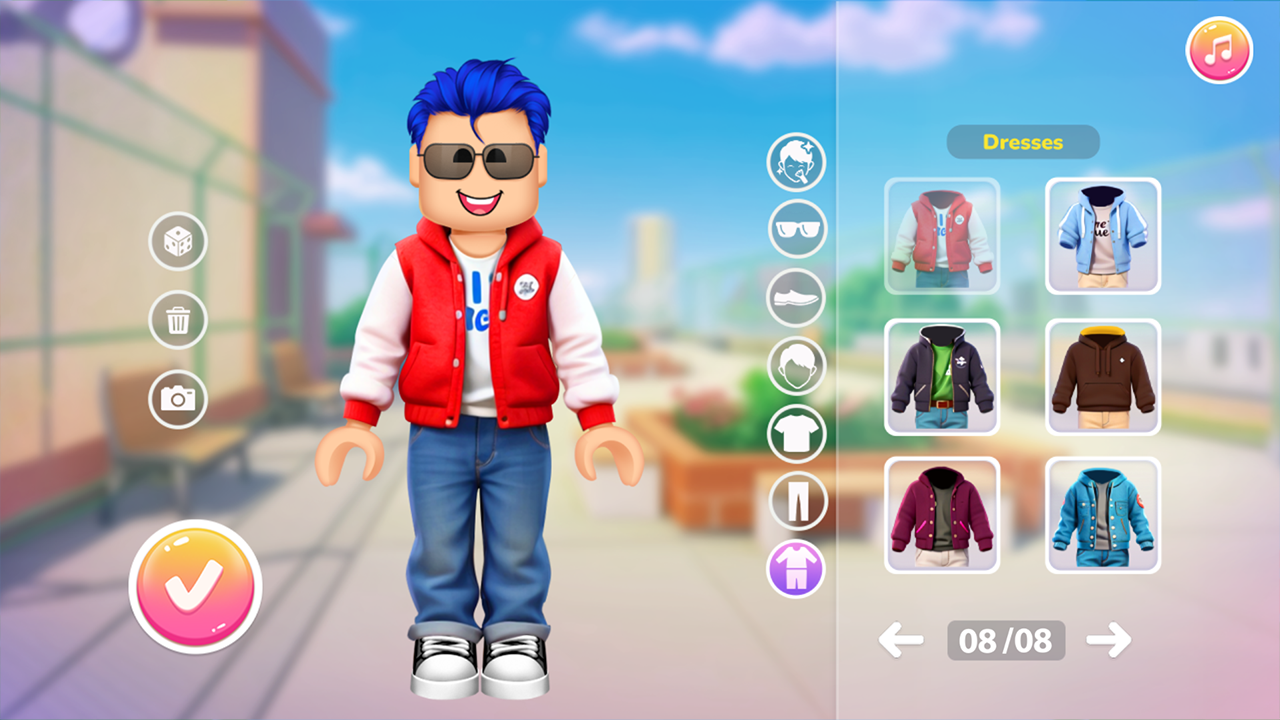Image resolution: width=1280 pixels, height=720 pixels.
Task: Go to the previous page of dresses
Action: click(x=901, y=640)
